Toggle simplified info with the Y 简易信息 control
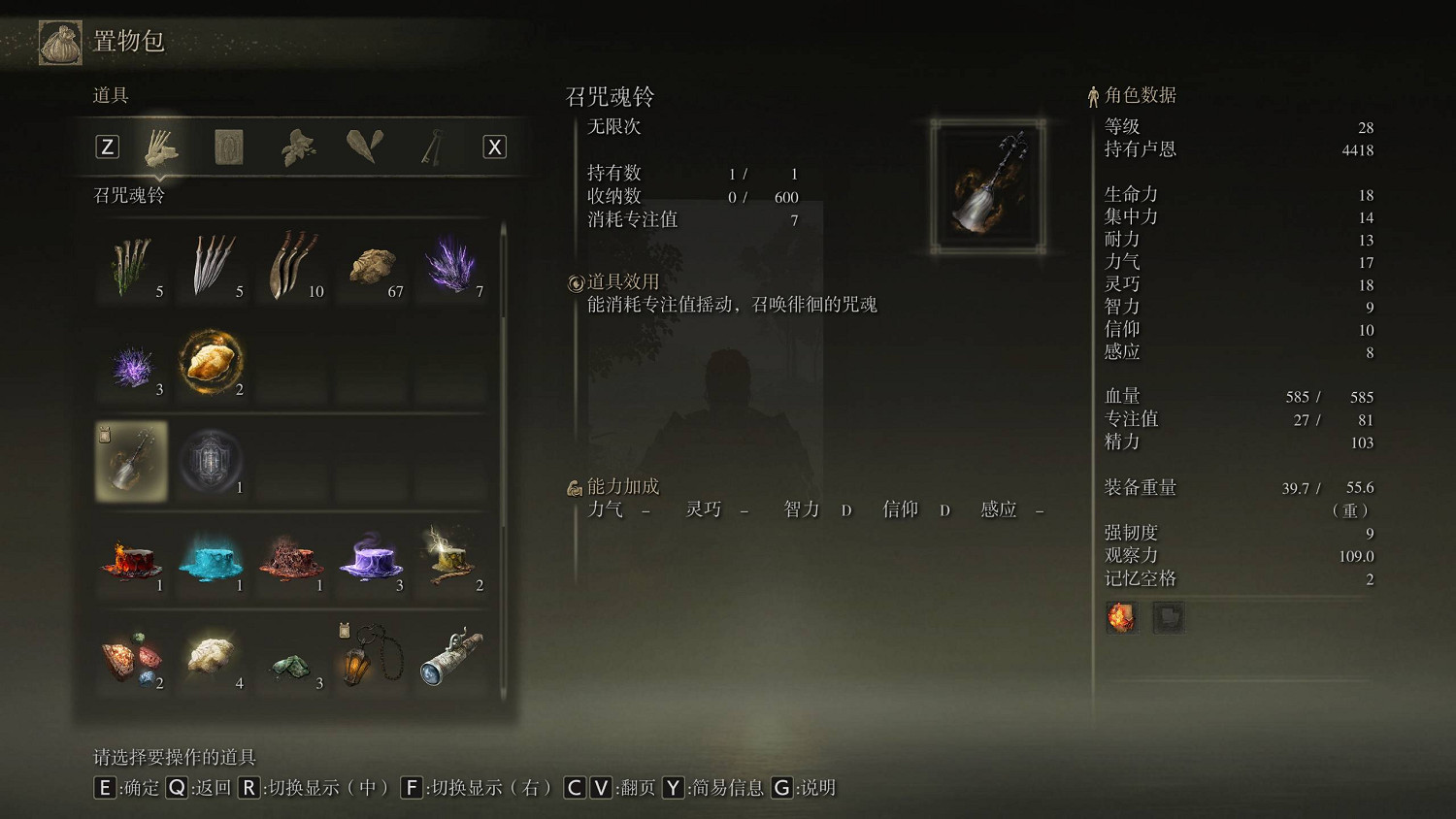 673,788
